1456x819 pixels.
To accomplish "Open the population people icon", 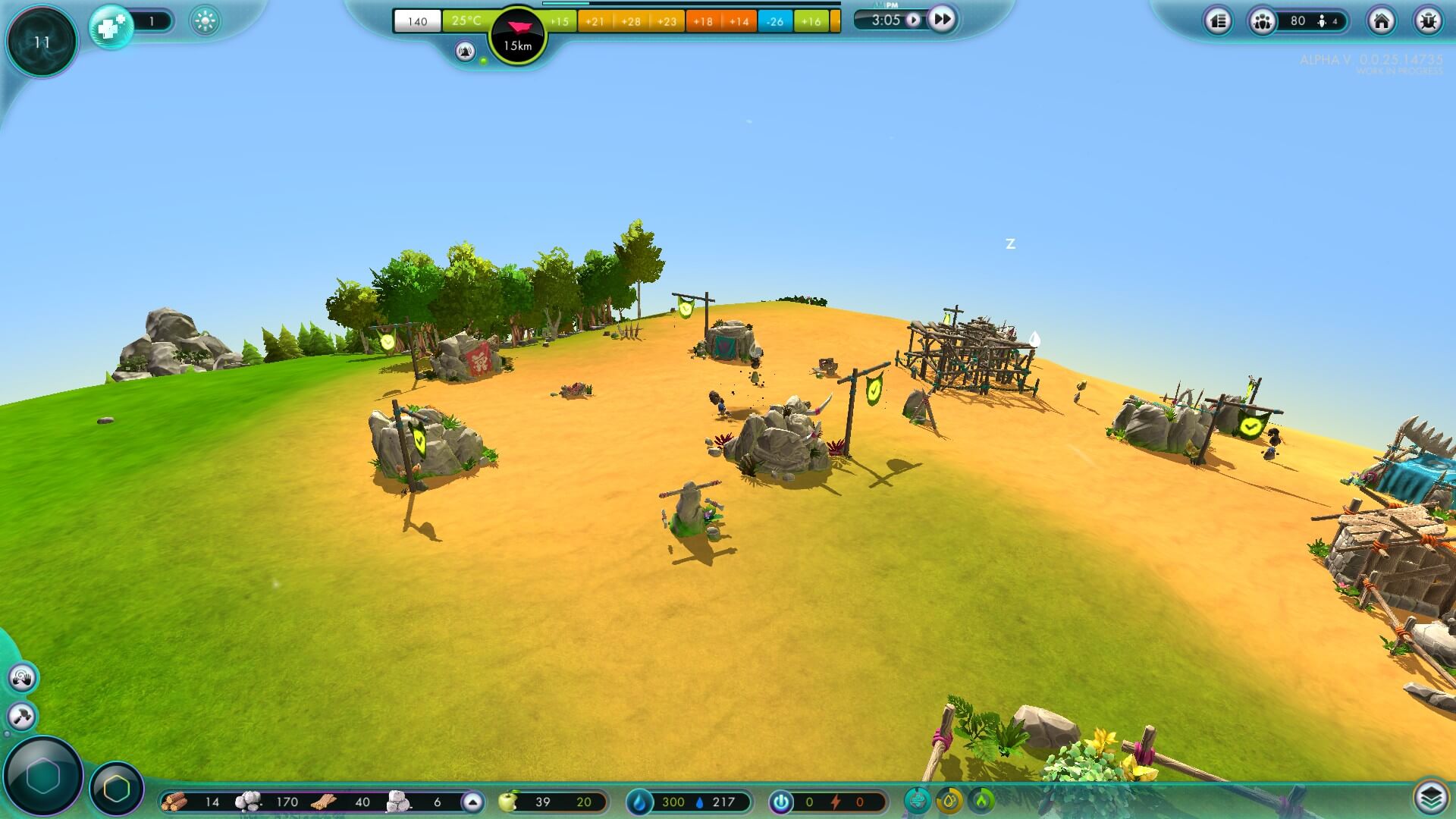I will pyautogui.click(x=1262, y=21).
